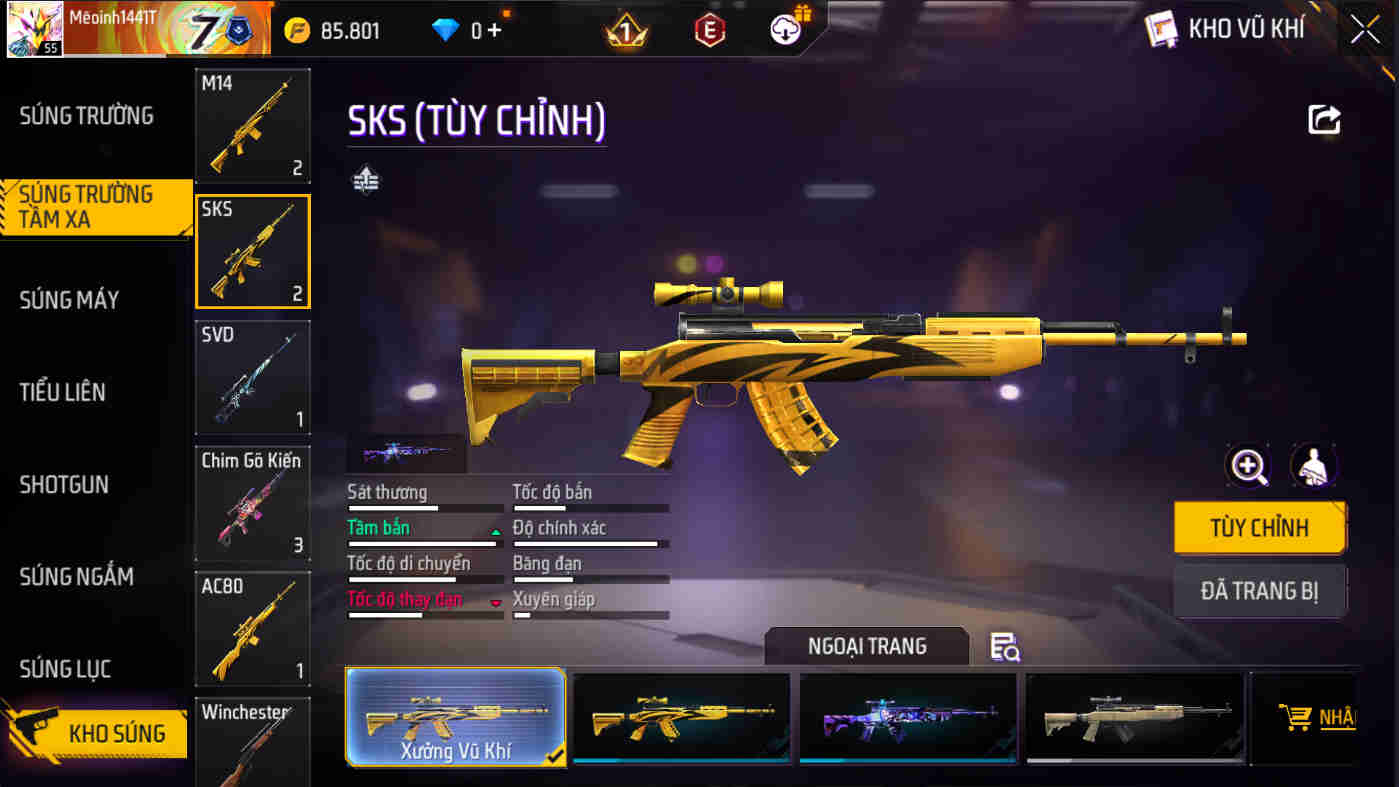Screen dimensions: 1399x787
Task: Click the ĐÃ TRANG BỊ button
Action: tap(1260, 591)
